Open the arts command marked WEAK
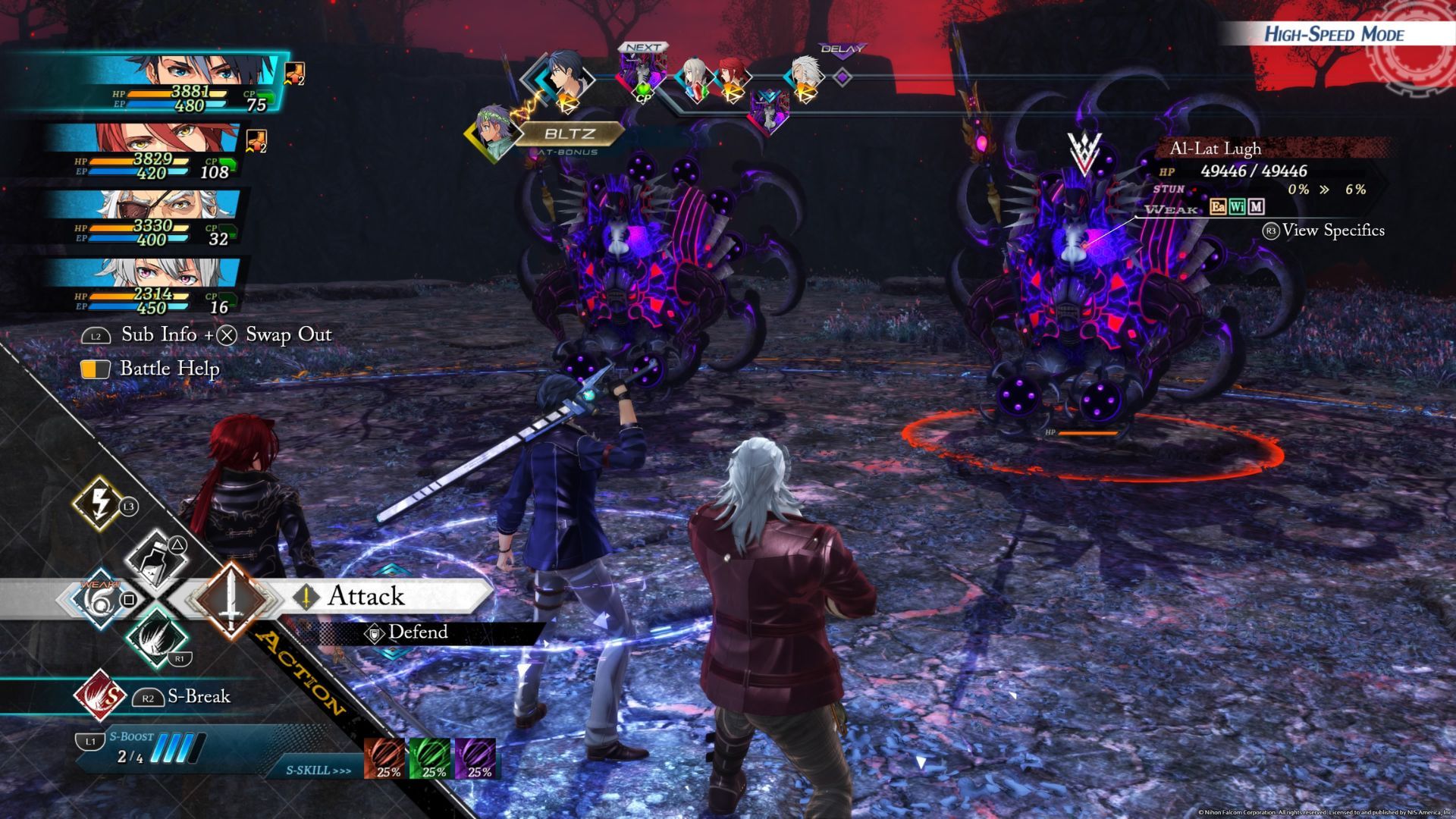The image size is (1456, 819). click(x=100, y=599)
